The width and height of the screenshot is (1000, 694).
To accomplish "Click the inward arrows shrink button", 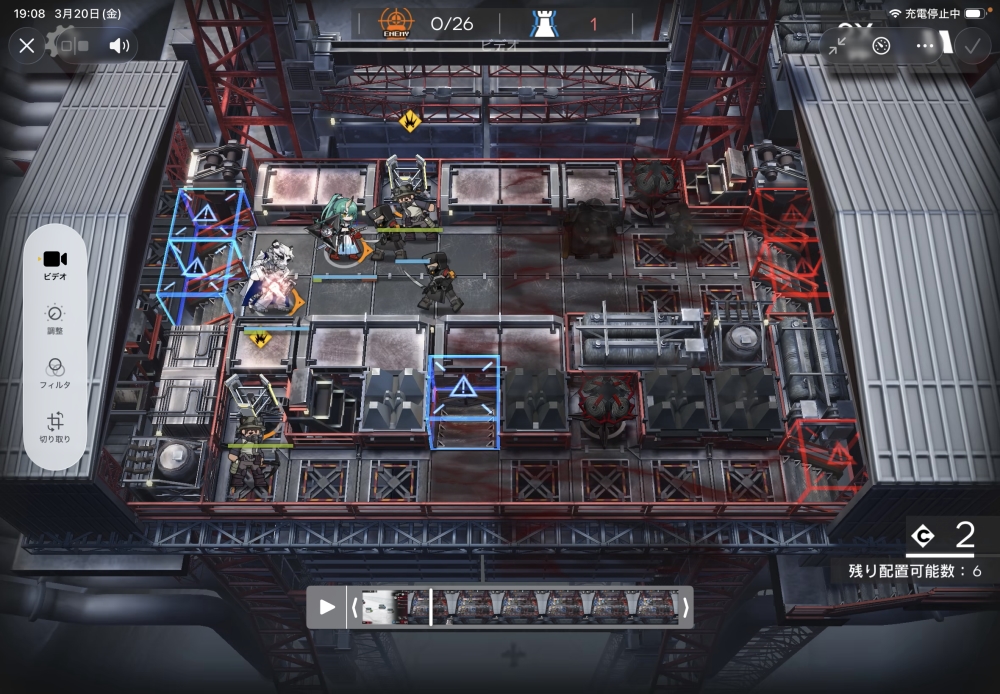I will tap(837, 45).
